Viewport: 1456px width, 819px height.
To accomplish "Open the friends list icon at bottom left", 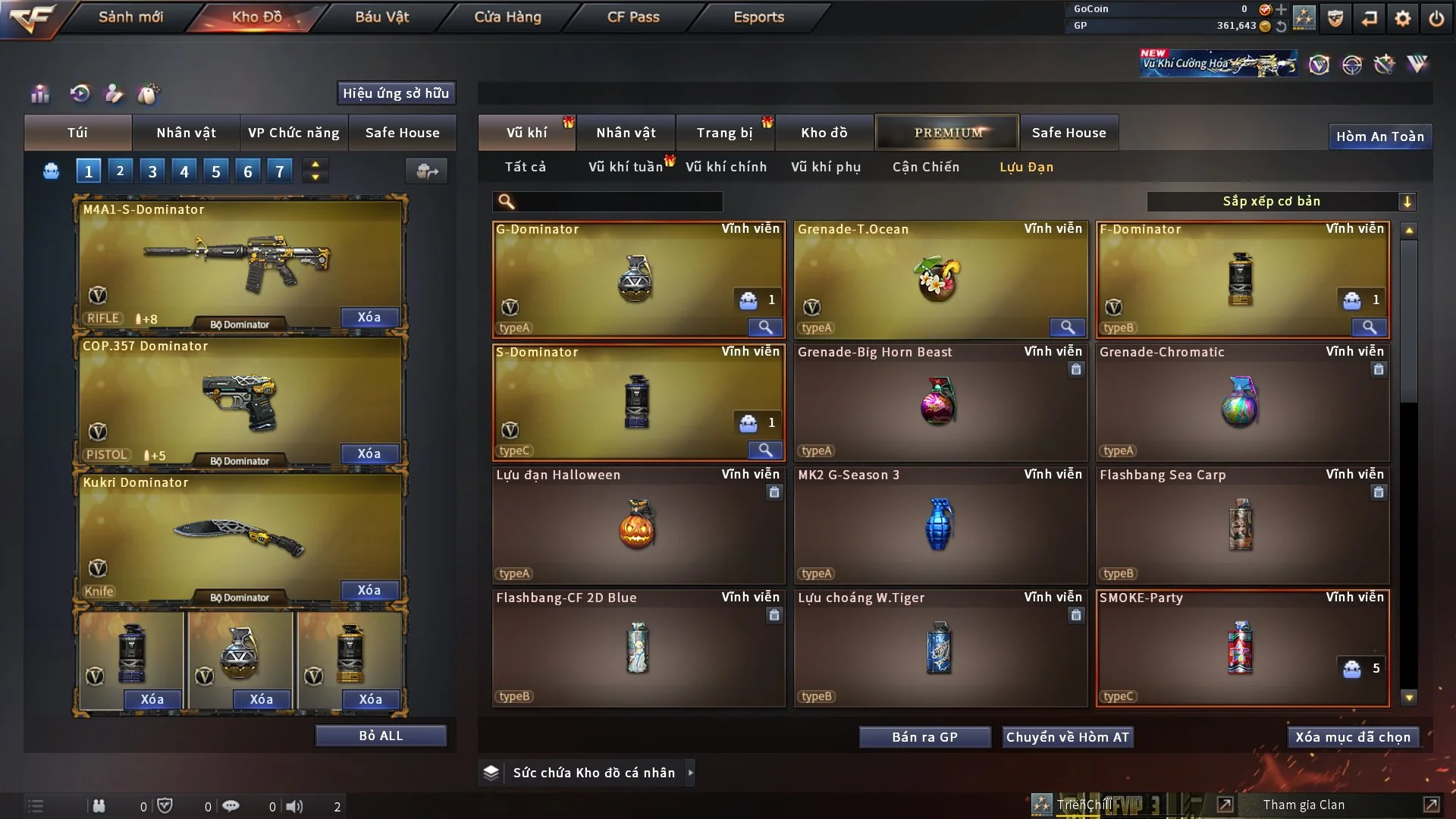I will (99, 805).
